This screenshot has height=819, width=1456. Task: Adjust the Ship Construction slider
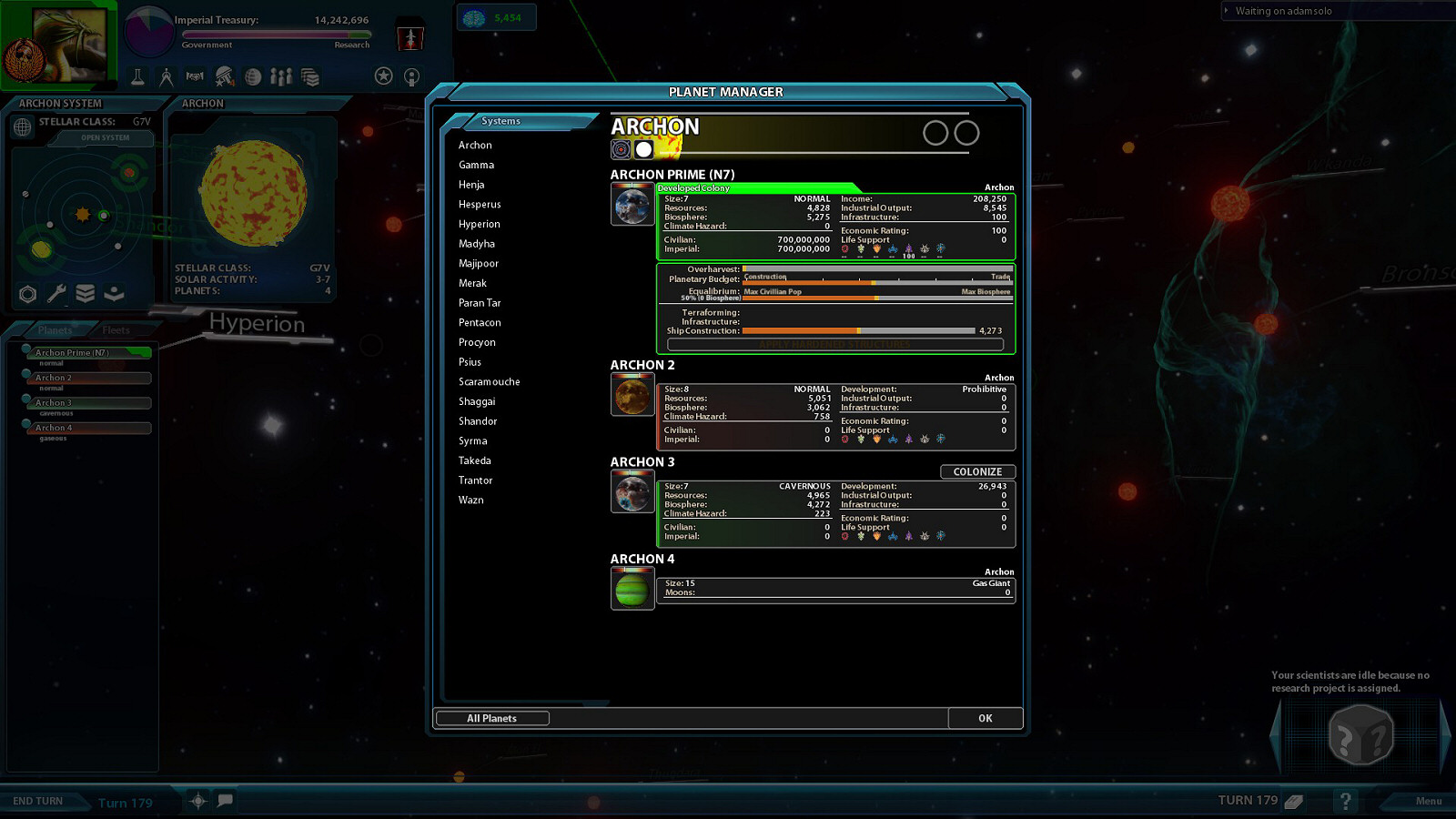858,330
